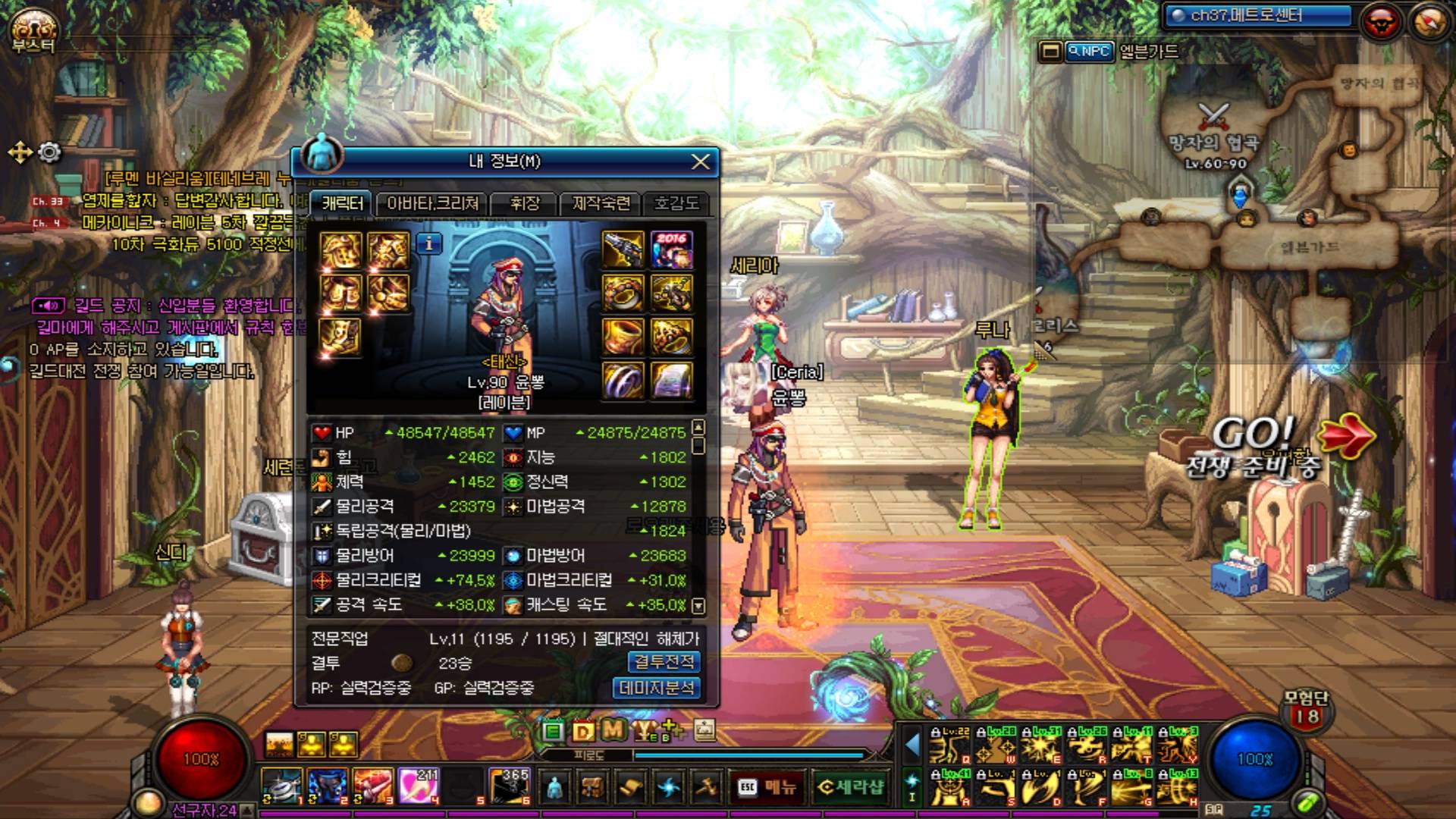
Task: Show the 호감도 tab
Action: (676, 203)
